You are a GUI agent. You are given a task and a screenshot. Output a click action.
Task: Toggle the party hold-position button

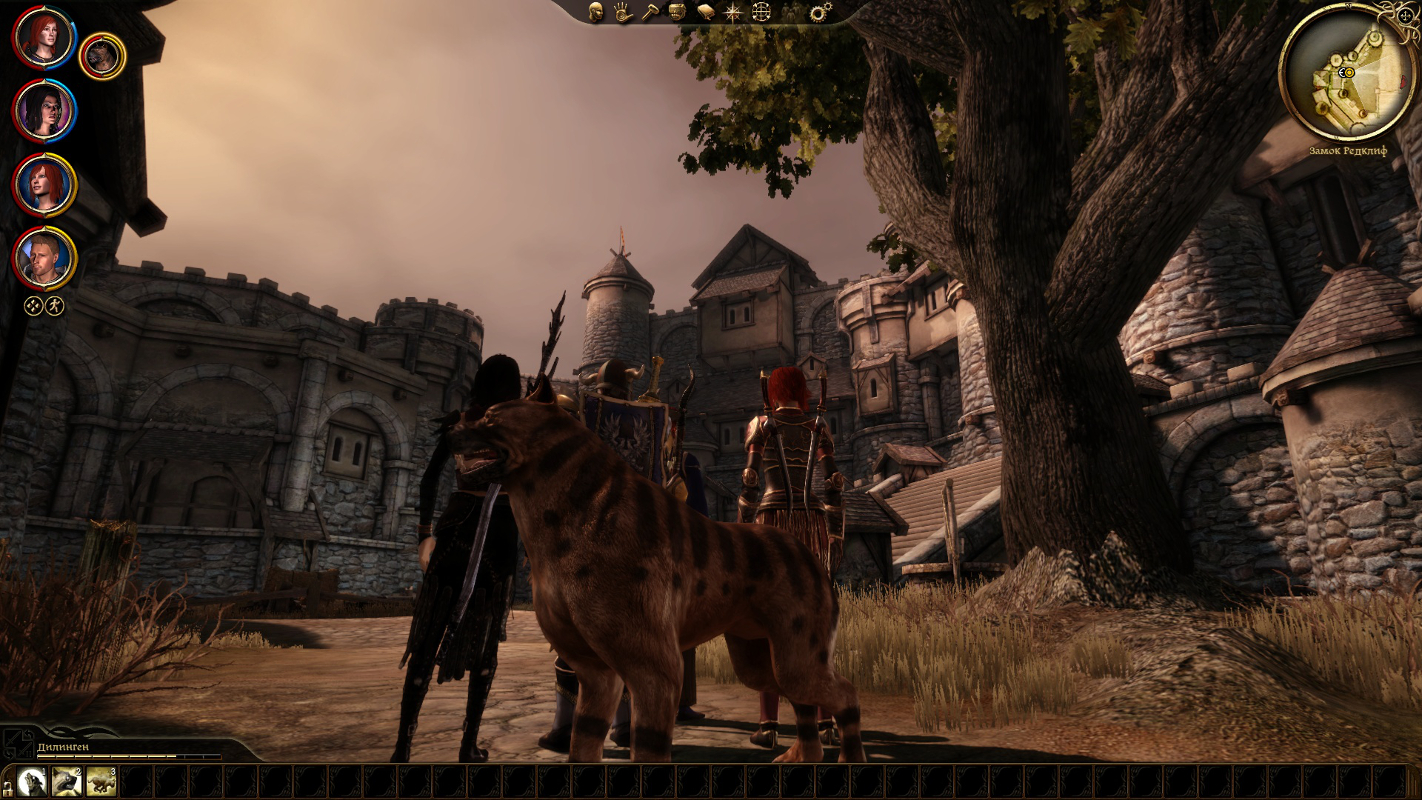34,306
